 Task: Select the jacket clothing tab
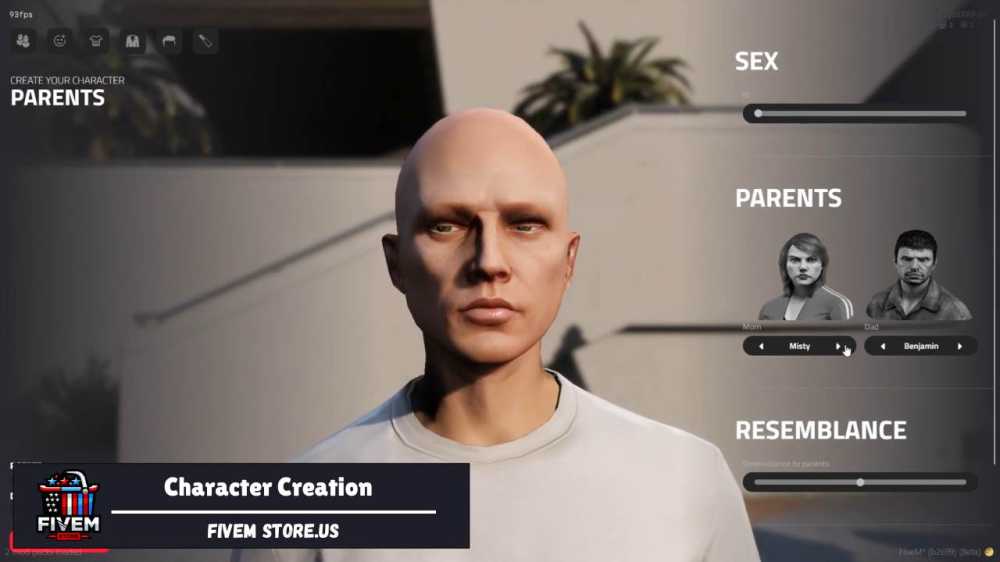tap(133, 41)
